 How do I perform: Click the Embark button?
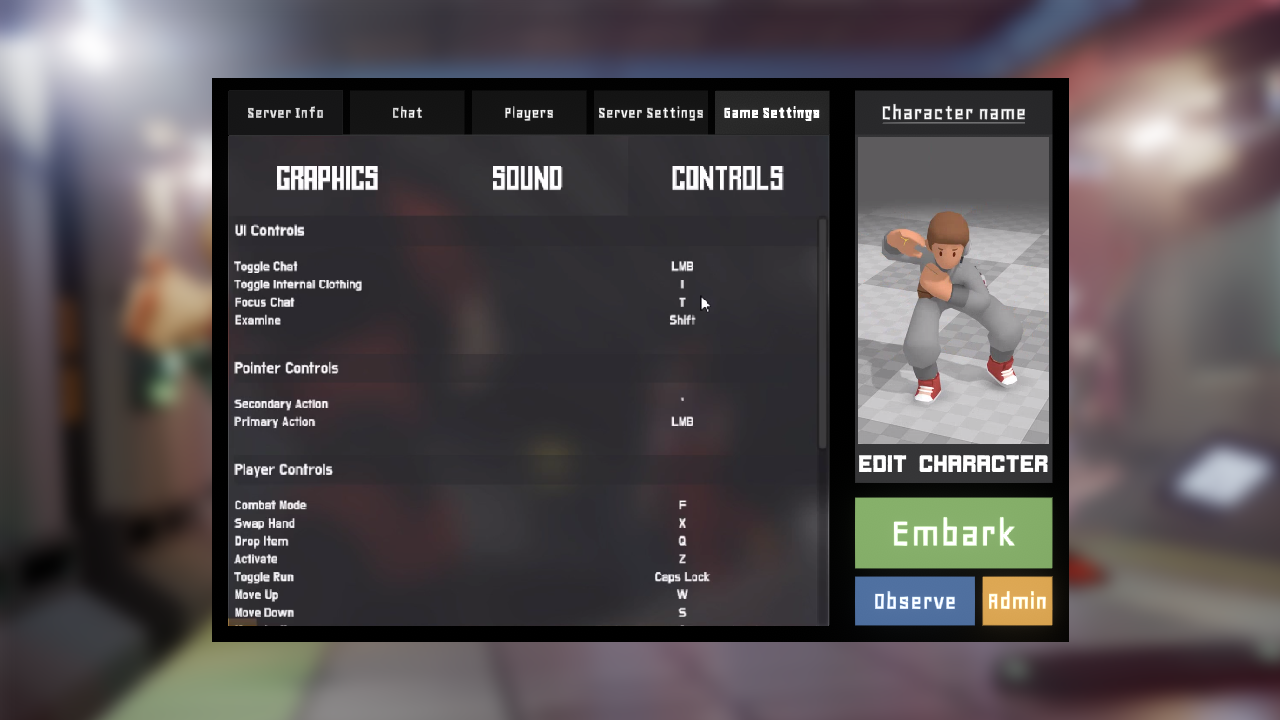click(x=953, y=533)
